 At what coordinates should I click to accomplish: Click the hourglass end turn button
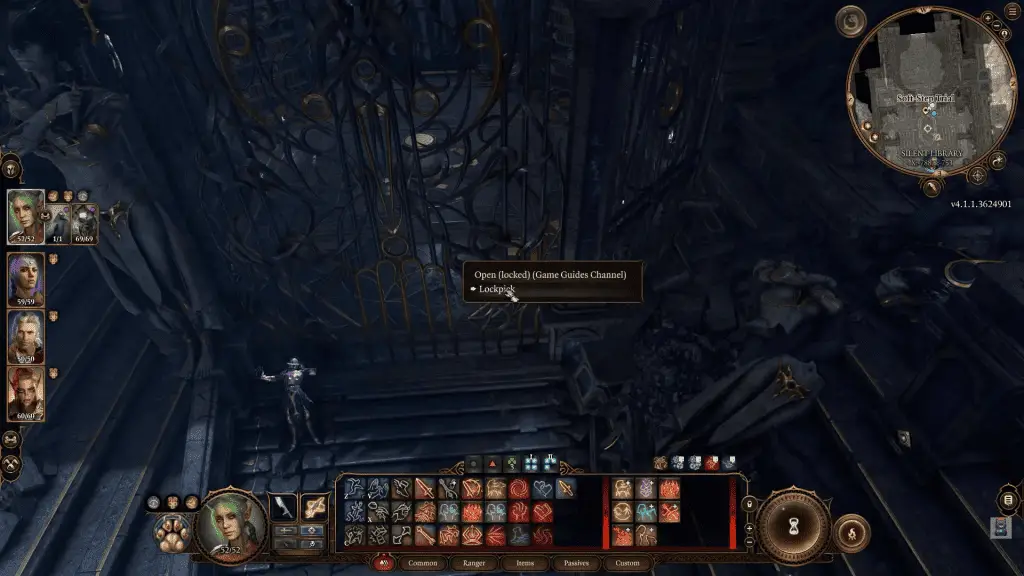[x=793, y=527]
